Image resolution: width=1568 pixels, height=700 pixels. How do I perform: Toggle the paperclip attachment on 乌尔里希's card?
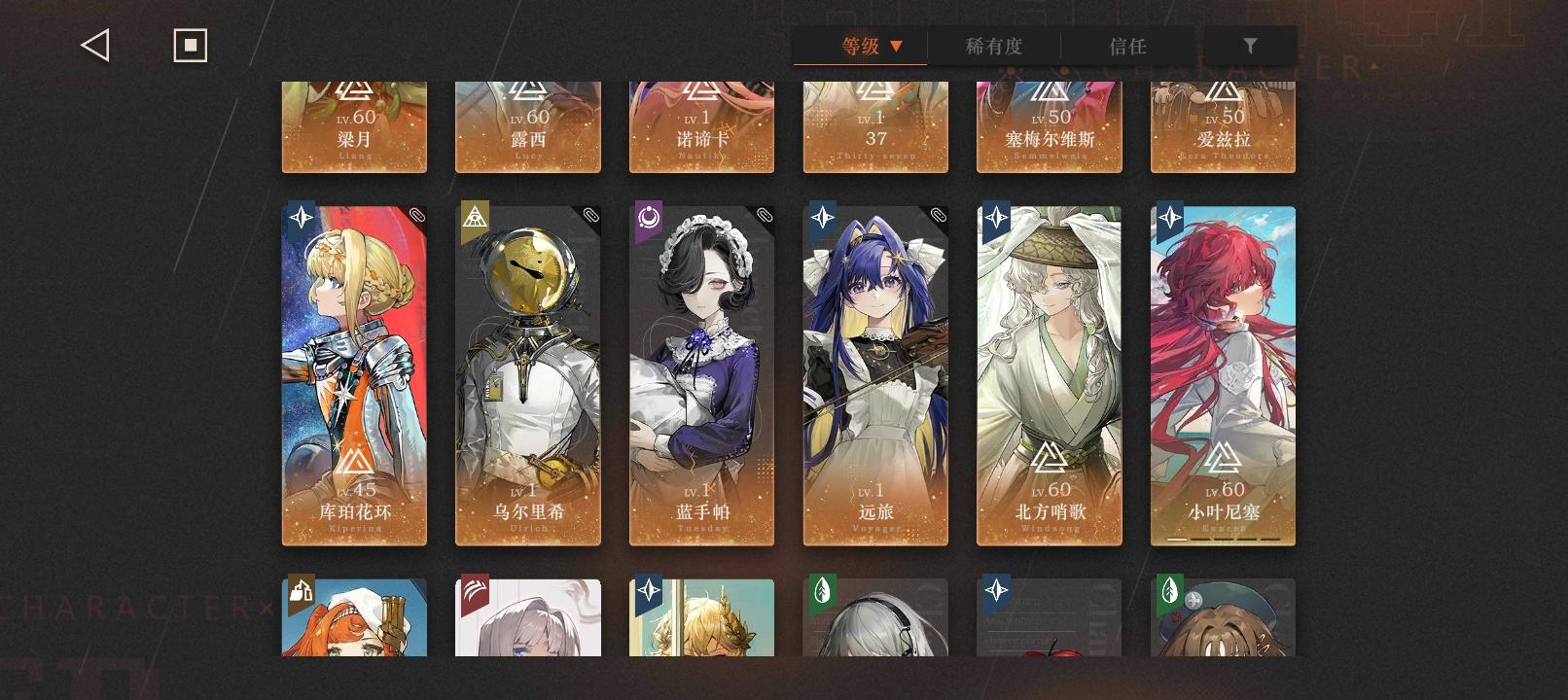(590, 216)
